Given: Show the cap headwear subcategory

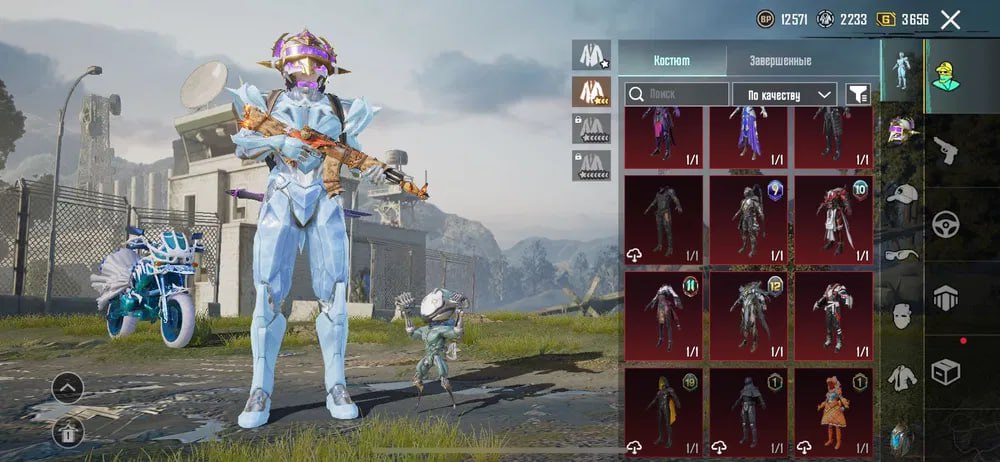Looking at the screenshot, I should 902,193.
